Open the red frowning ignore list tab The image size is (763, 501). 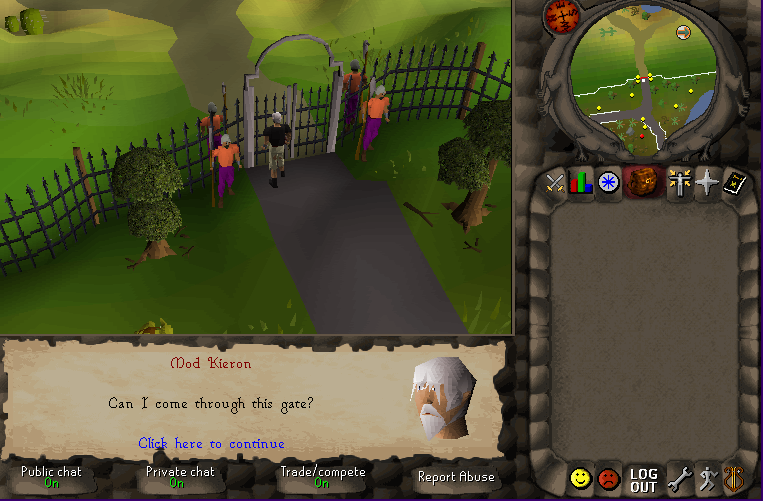(x=608, y=478)
